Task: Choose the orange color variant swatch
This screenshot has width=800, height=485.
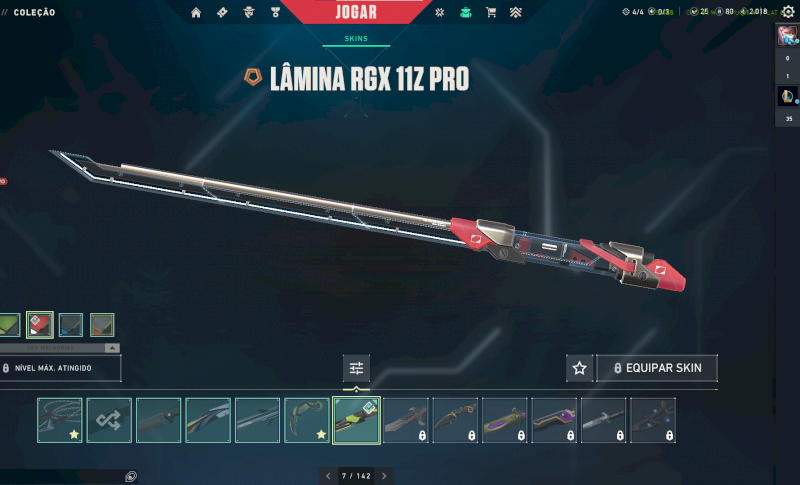Action: [102, 325]
